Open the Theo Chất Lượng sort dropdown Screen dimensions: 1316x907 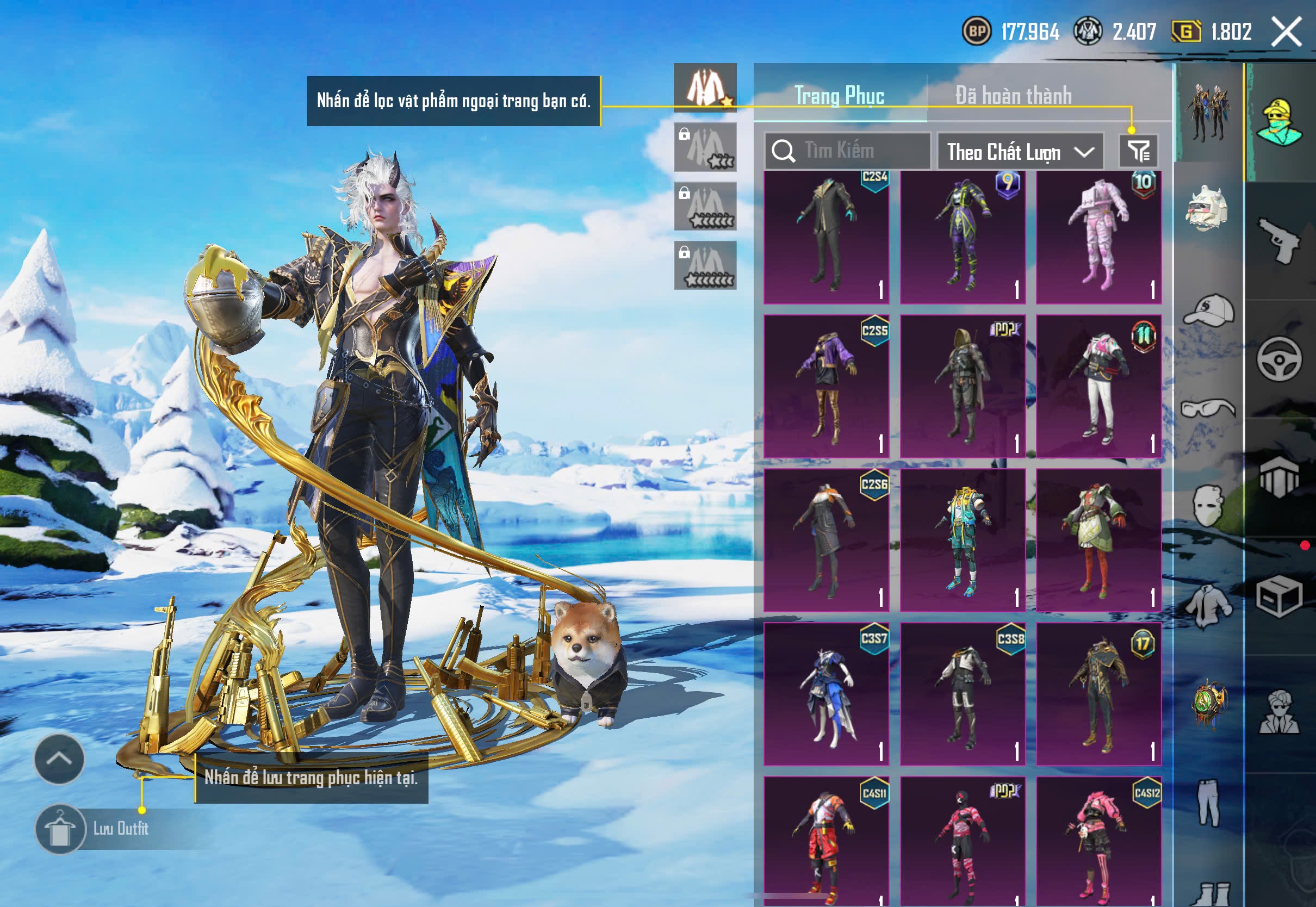(1020, 152)
